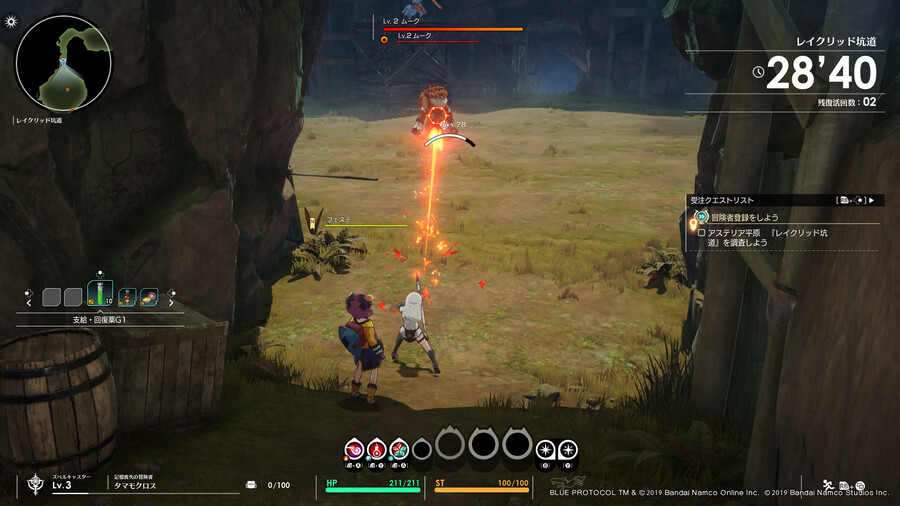Select the 冒険者登録をしよう quest entry
This screenshot has width=900, height=506.
point(744,217)
